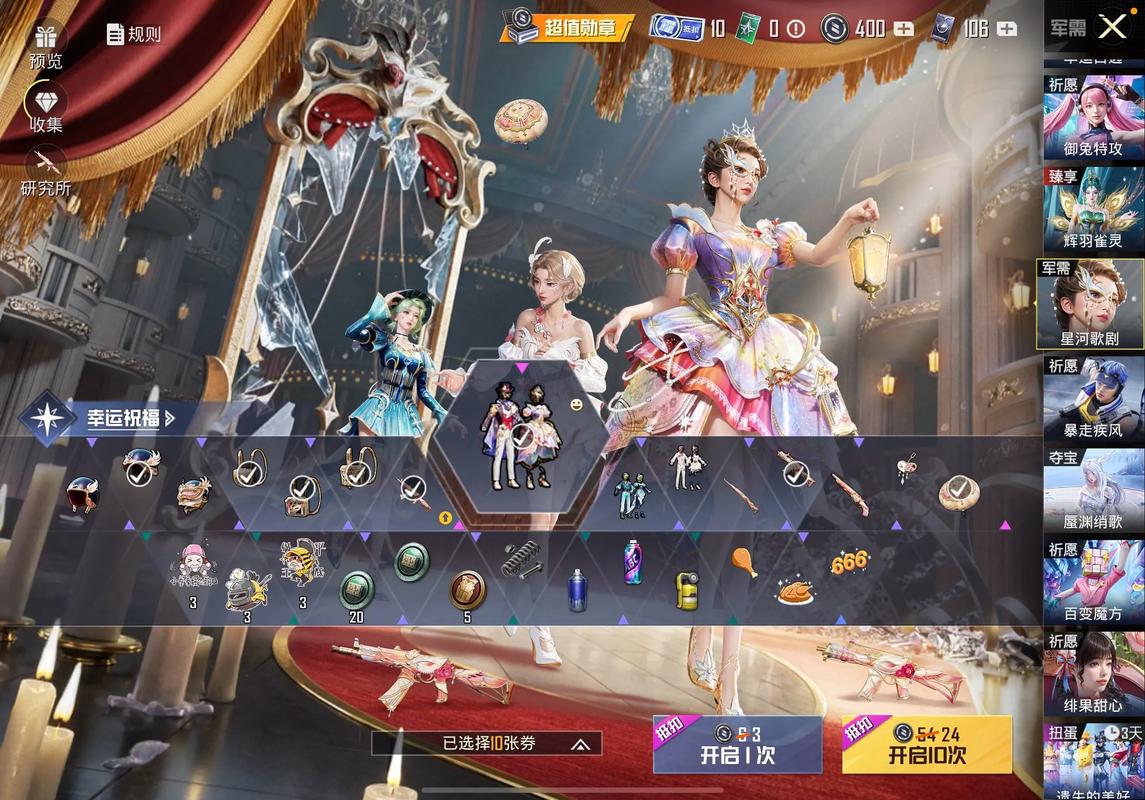Select the 星河歌剧 supply thumbnail
The height and width of the screenshot is (800, 1145).
tap(1091, 304)
